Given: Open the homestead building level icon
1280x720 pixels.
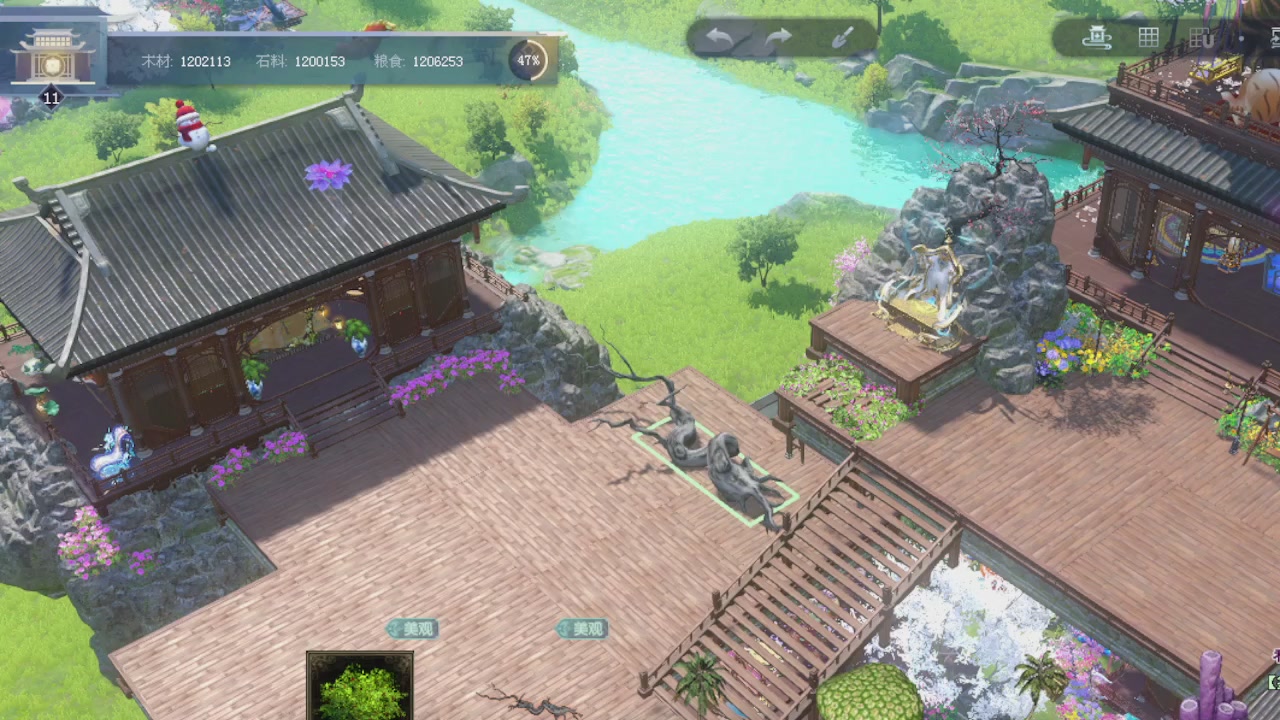Looking at the screenshot, I should click(x=52, y=60).
